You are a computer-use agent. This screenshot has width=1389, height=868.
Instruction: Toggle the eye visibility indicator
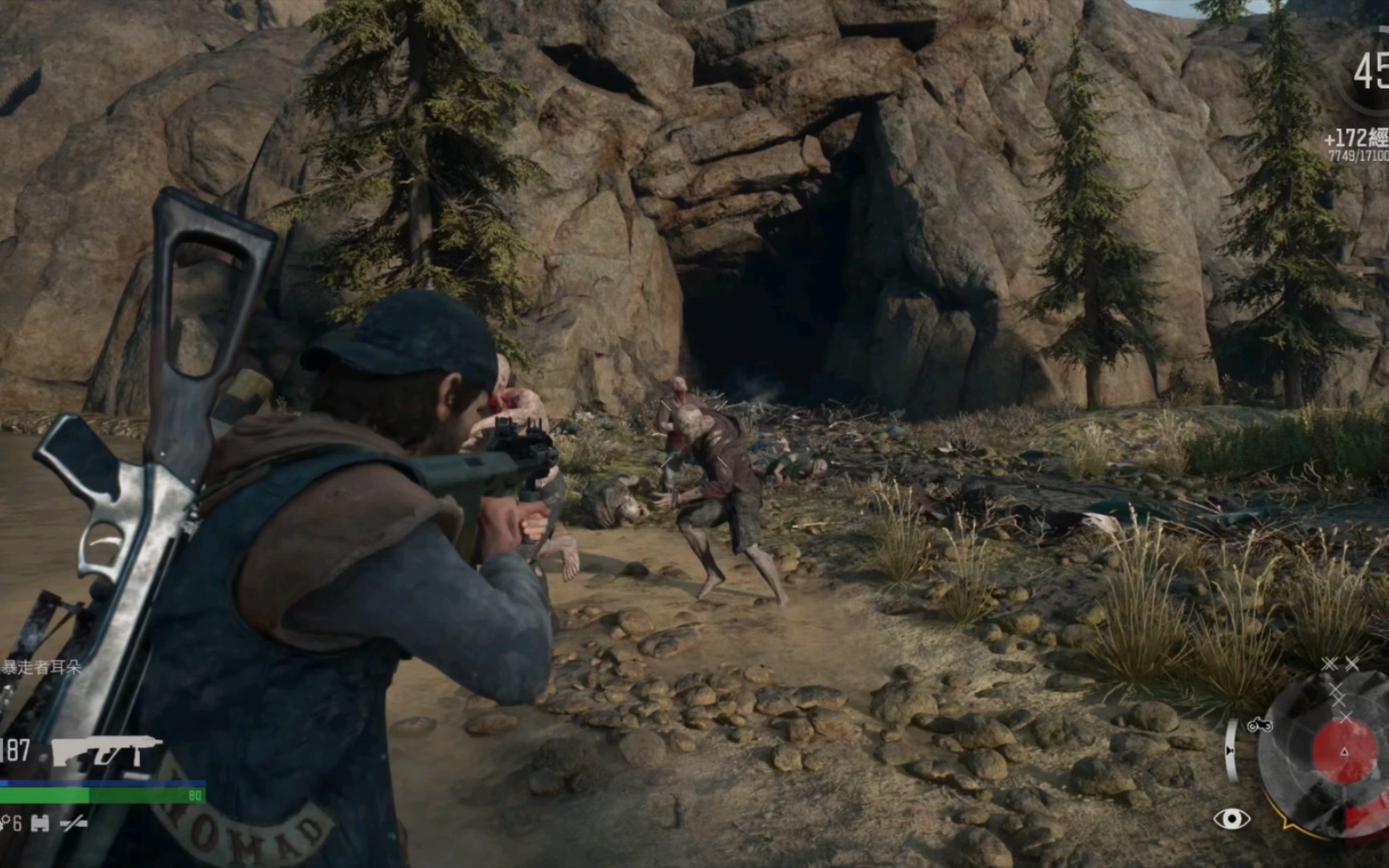1231,819
